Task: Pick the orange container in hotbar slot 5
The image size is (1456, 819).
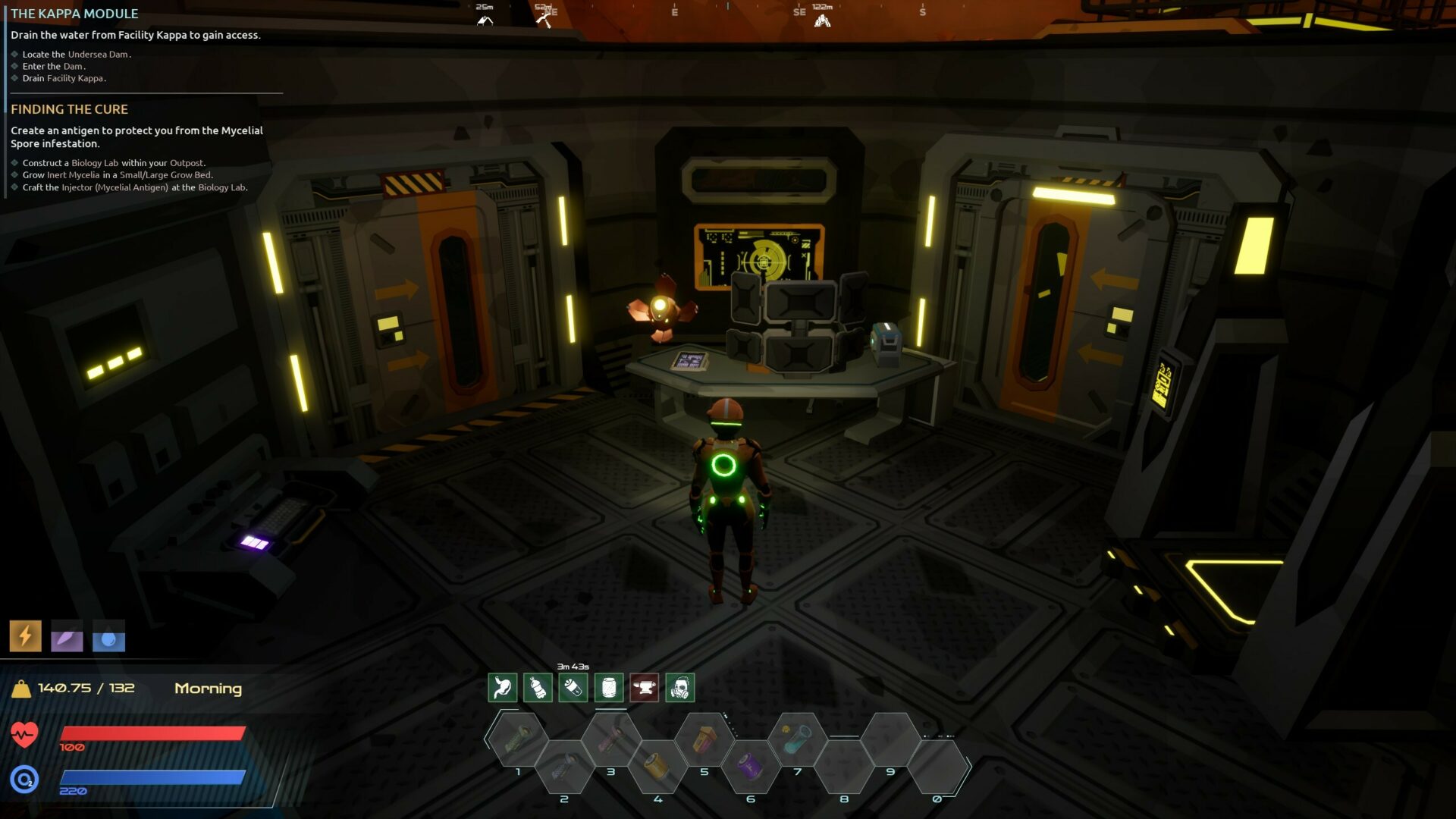Action: [704, 737]
